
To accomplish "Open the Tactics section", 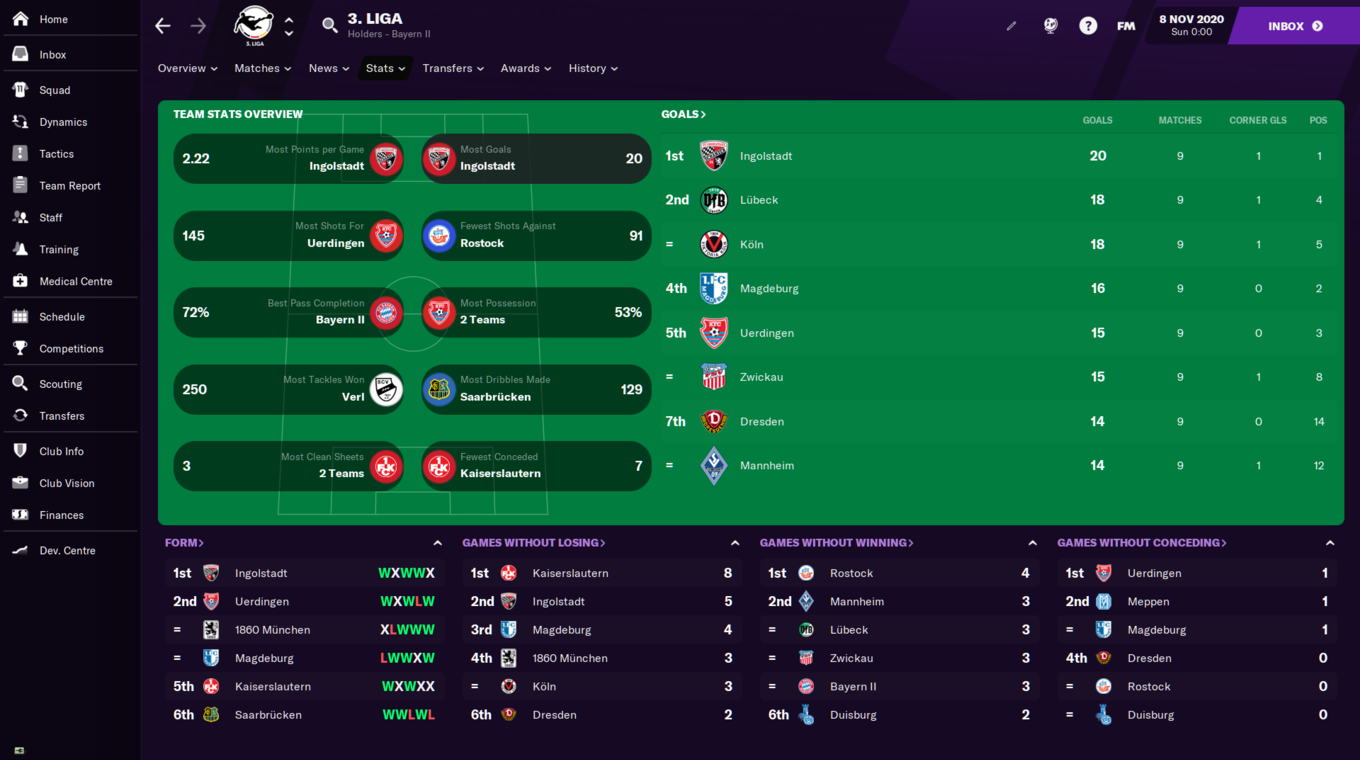I will point(56,154).
